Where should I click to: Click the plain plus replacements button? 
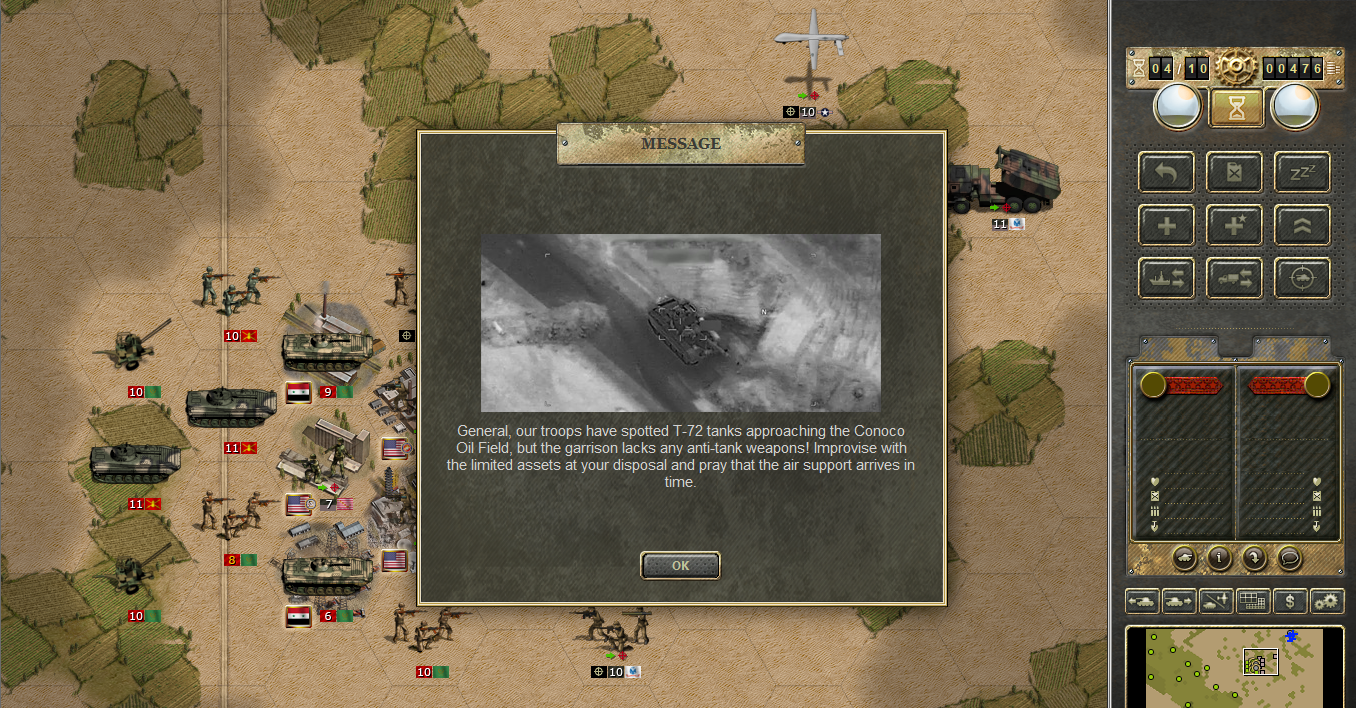coord(1167,226)
